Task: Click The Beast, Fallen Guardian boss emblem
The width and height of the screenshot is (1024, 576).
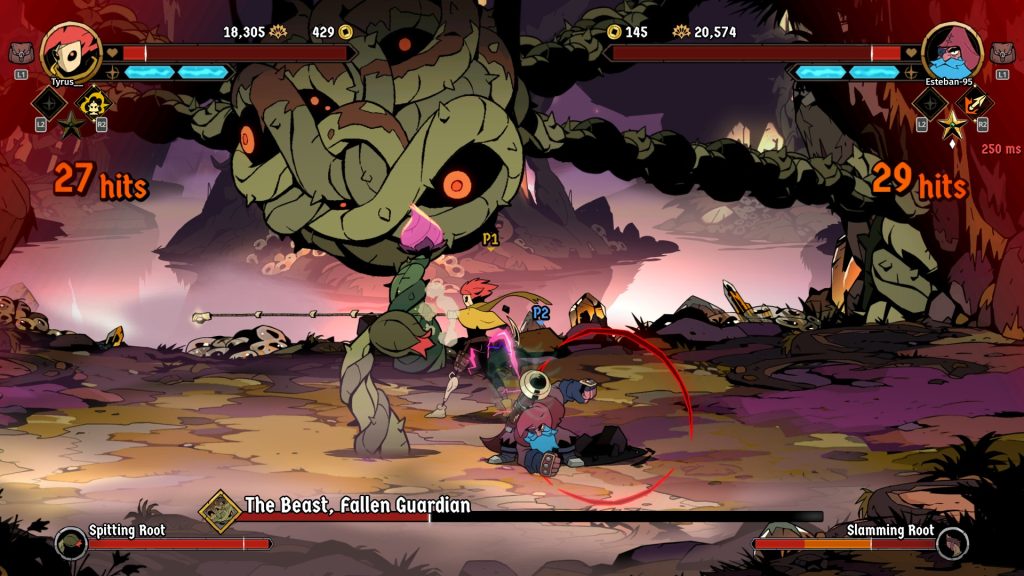Action: (219, 509)
